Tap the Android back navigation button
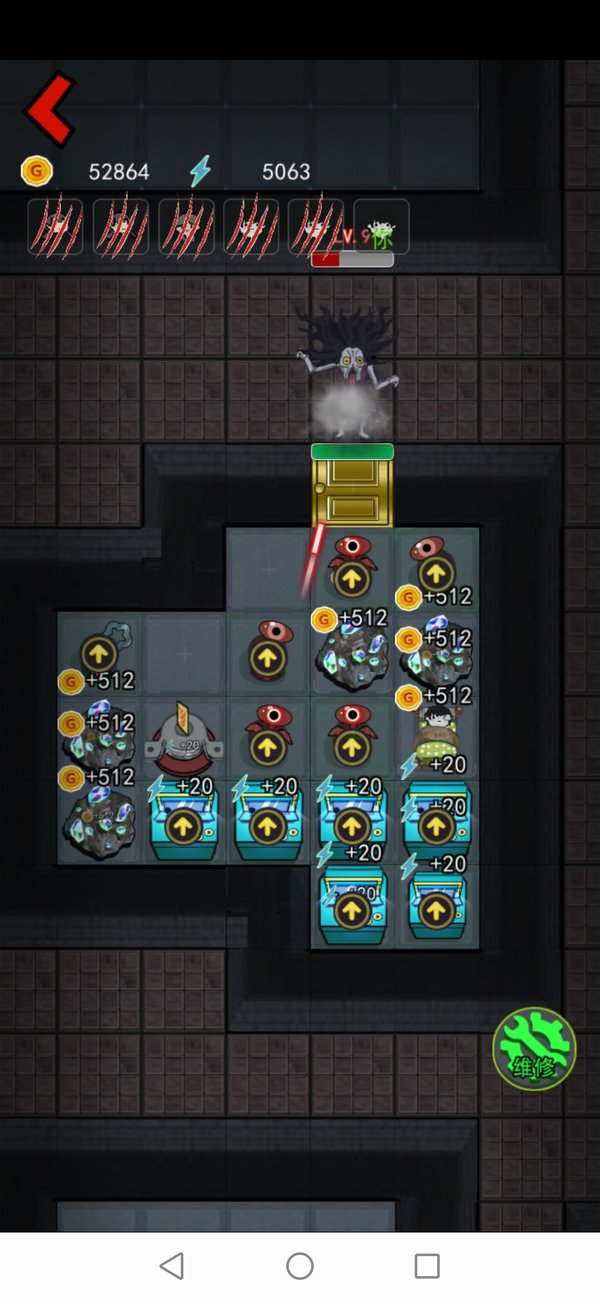This screenshot has height=1300, width=600. point(172,1266)
